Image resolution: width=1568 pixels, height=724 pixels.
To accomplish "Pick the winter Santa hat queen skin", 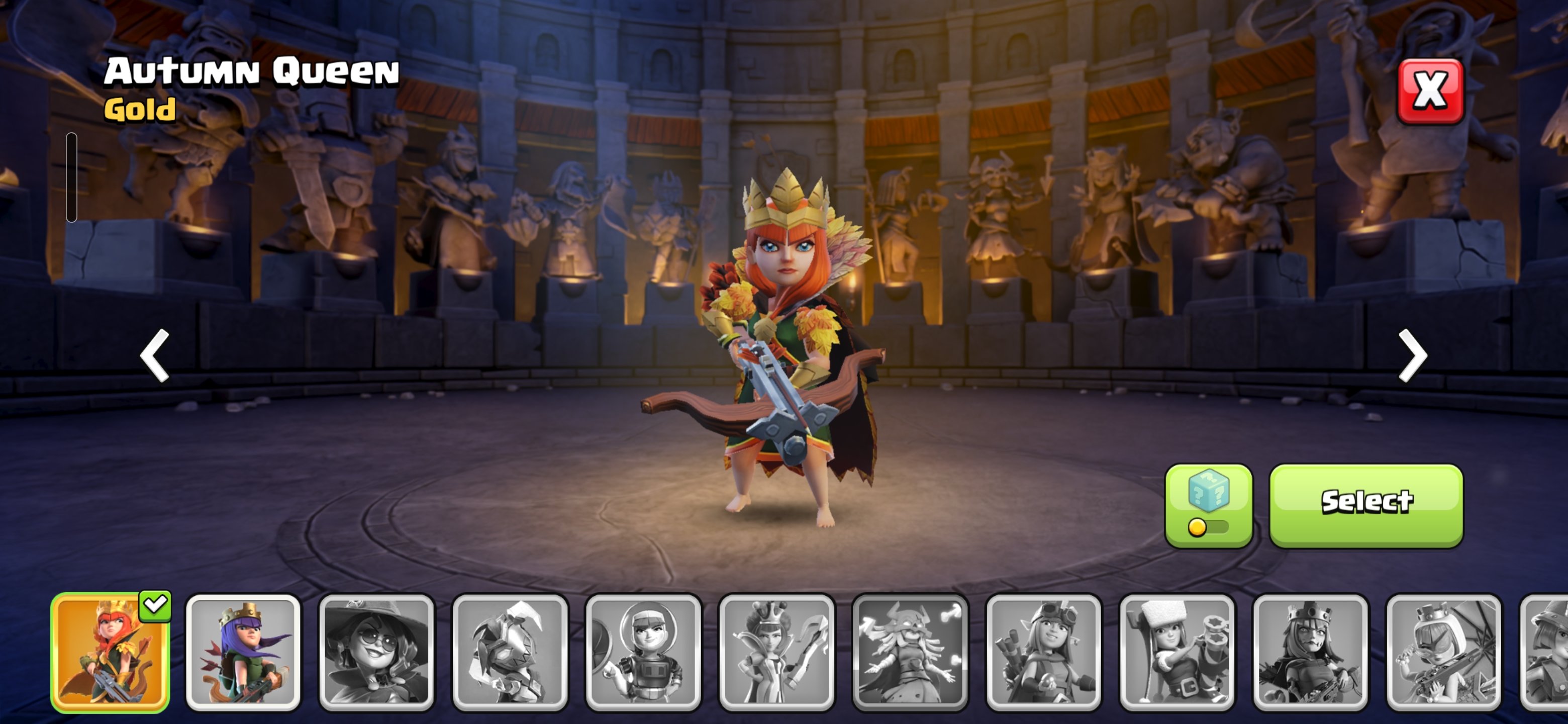I will tap(1177, 652).
